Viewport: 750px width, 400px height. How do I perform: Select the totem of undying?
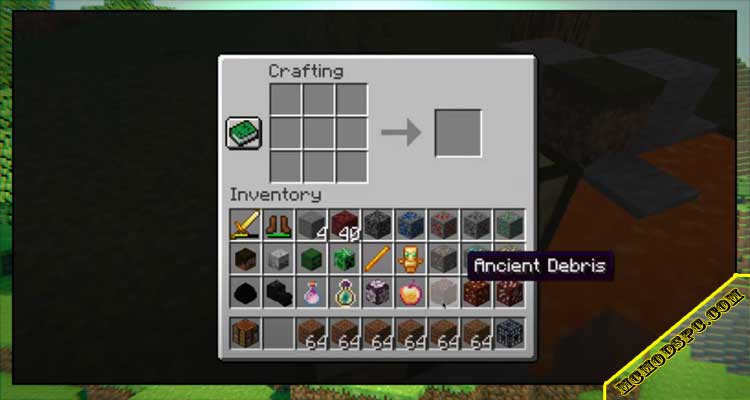[x=410, y=260]
